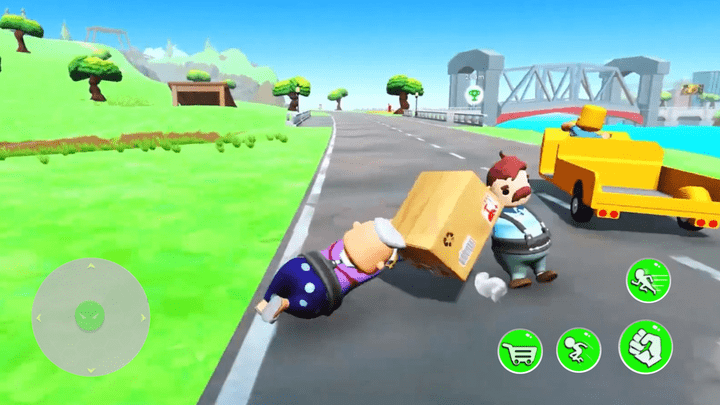Viewport: 720px width, 405px height.
Task: Open the shopping cart button
Action: tap(520, 350)
